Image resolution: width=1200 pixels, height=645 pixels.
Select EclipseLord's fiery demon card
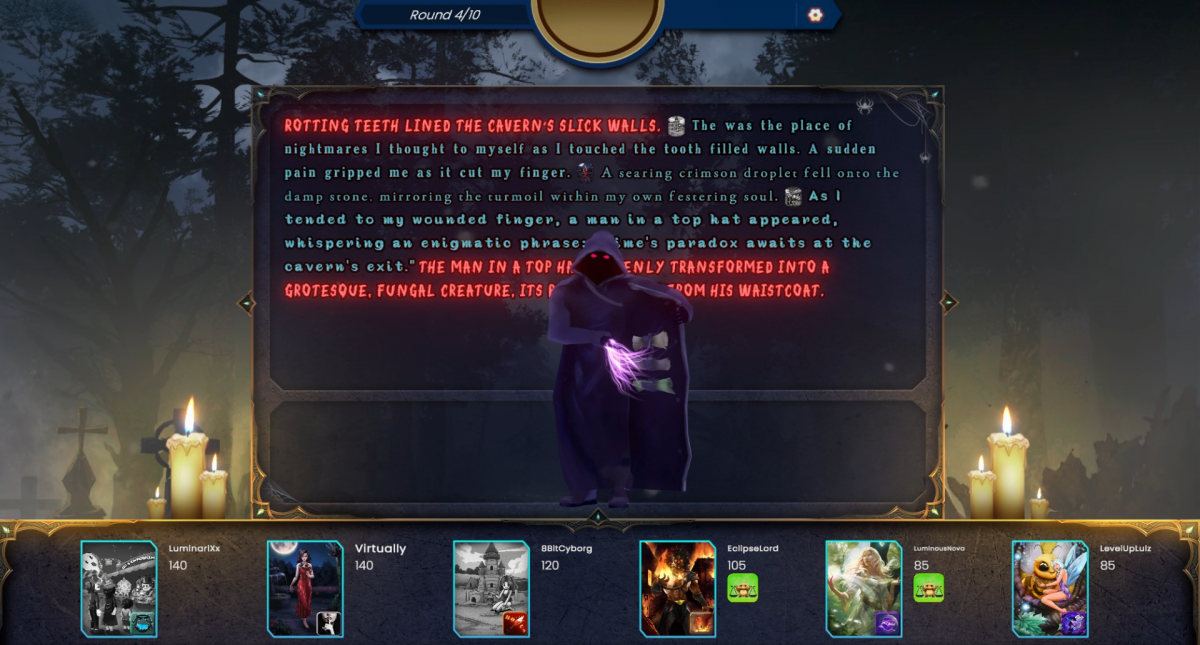(x=678, y=589)
